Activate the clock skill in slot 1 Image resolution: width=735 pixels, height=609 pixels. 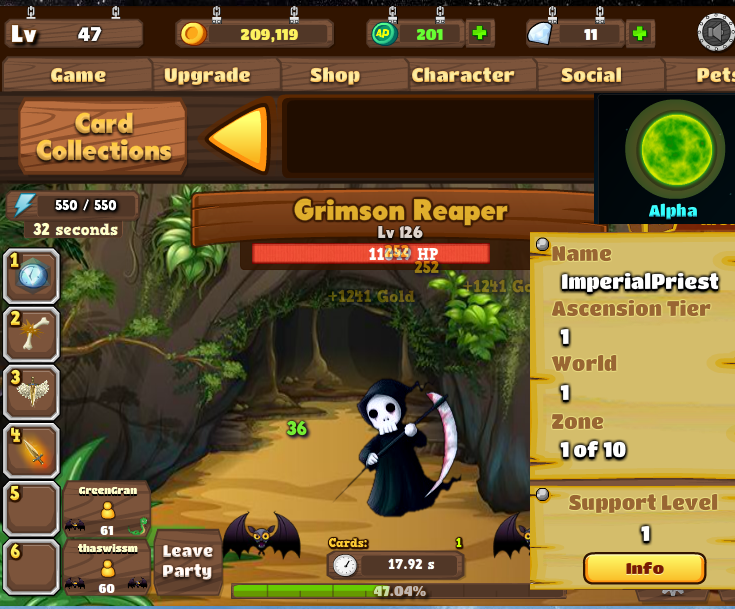point(32,276)
